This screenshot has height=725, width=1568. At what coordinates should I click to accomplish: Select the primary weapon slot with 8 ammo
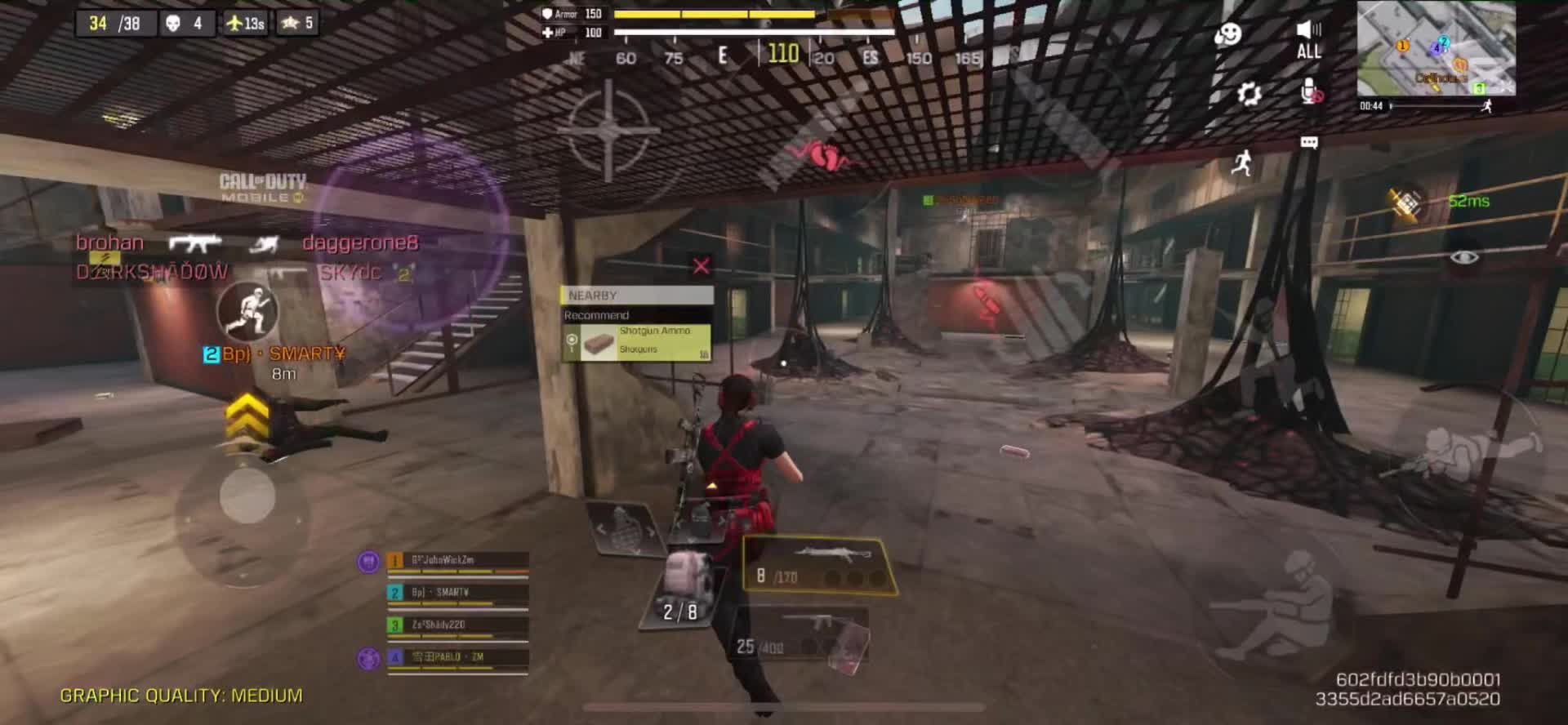tap(819, 565)
